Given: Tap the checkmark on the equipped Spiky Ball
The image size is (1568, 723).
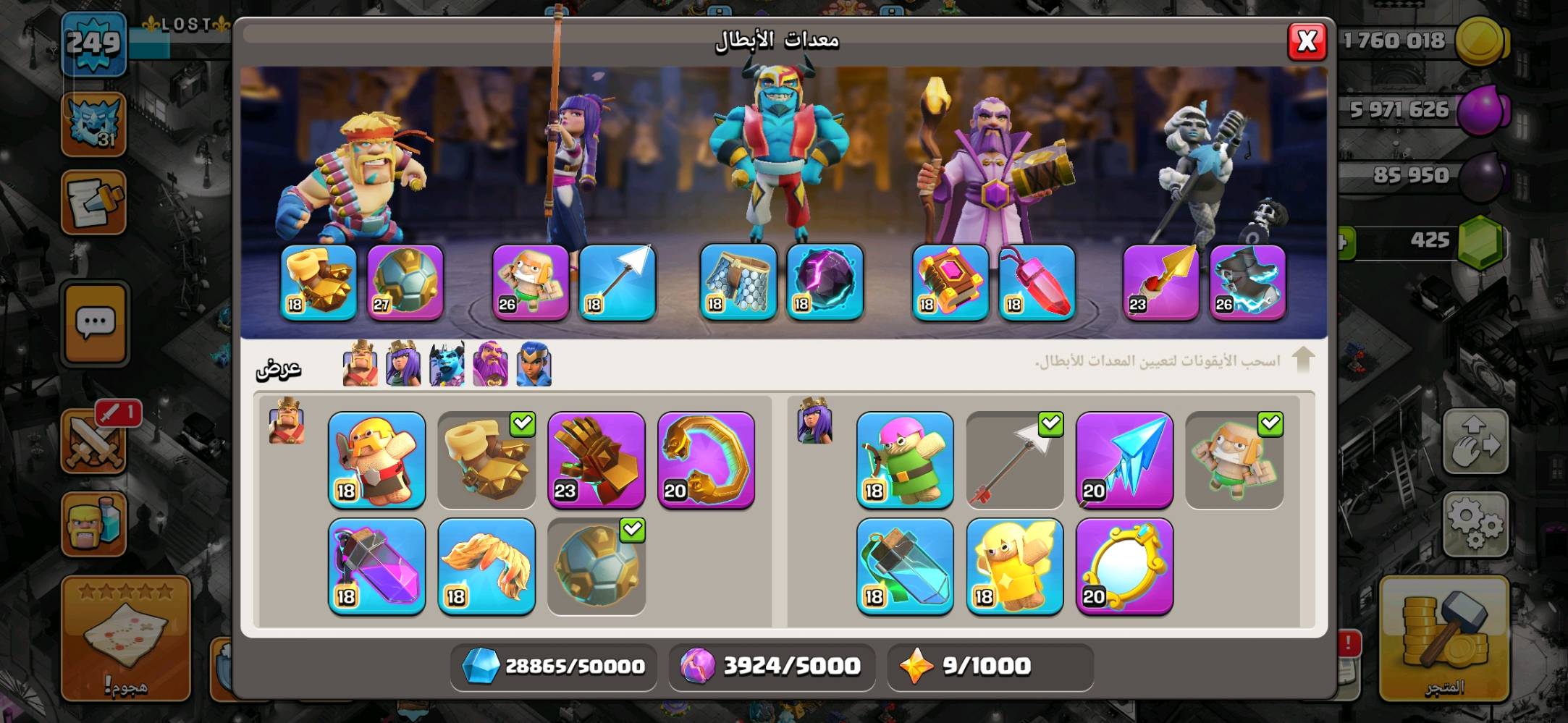Looking at the screenshot, I should coord(631,530).
